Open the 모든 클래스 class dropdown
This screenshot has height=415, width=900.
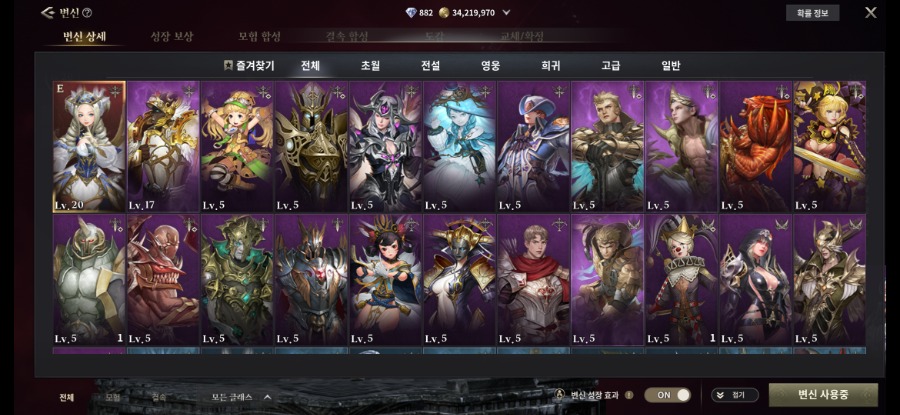pos(241,397)
